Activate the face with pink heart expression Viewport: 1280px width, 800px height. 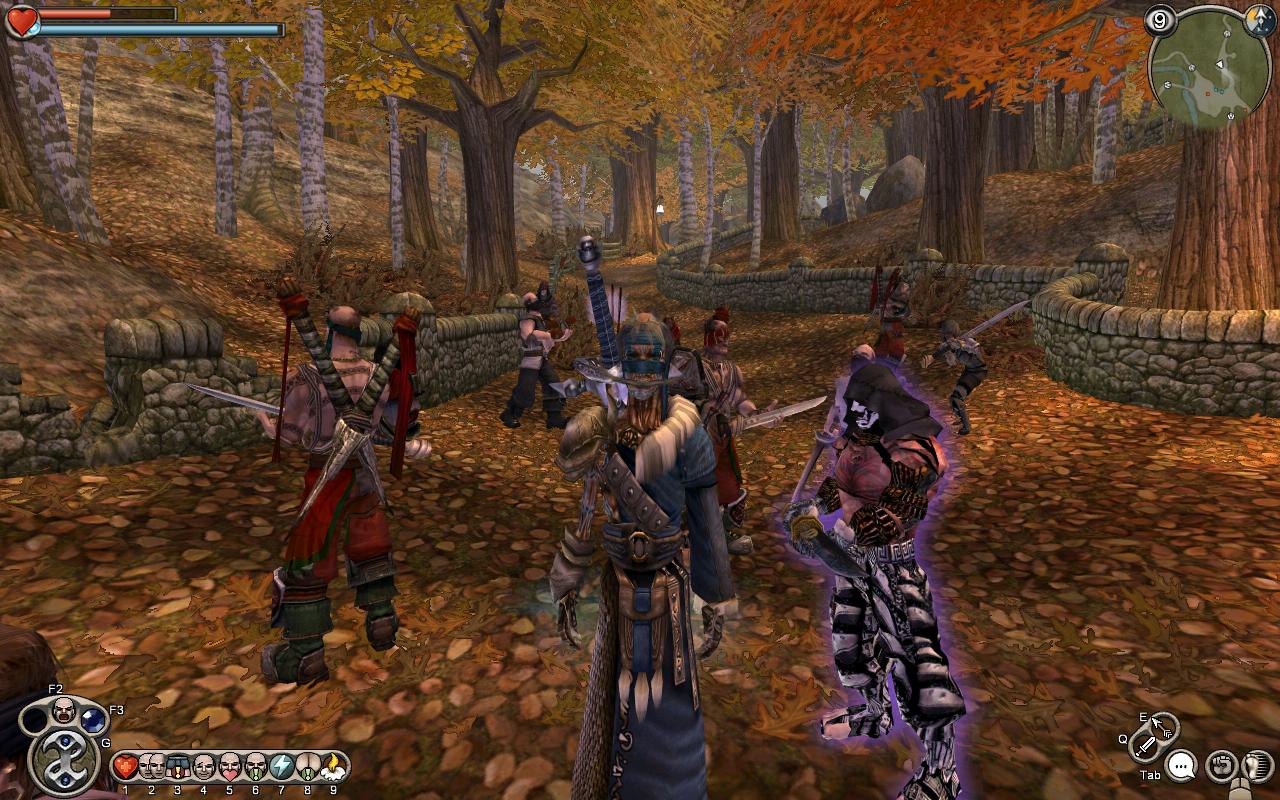[x=229, y=767]
